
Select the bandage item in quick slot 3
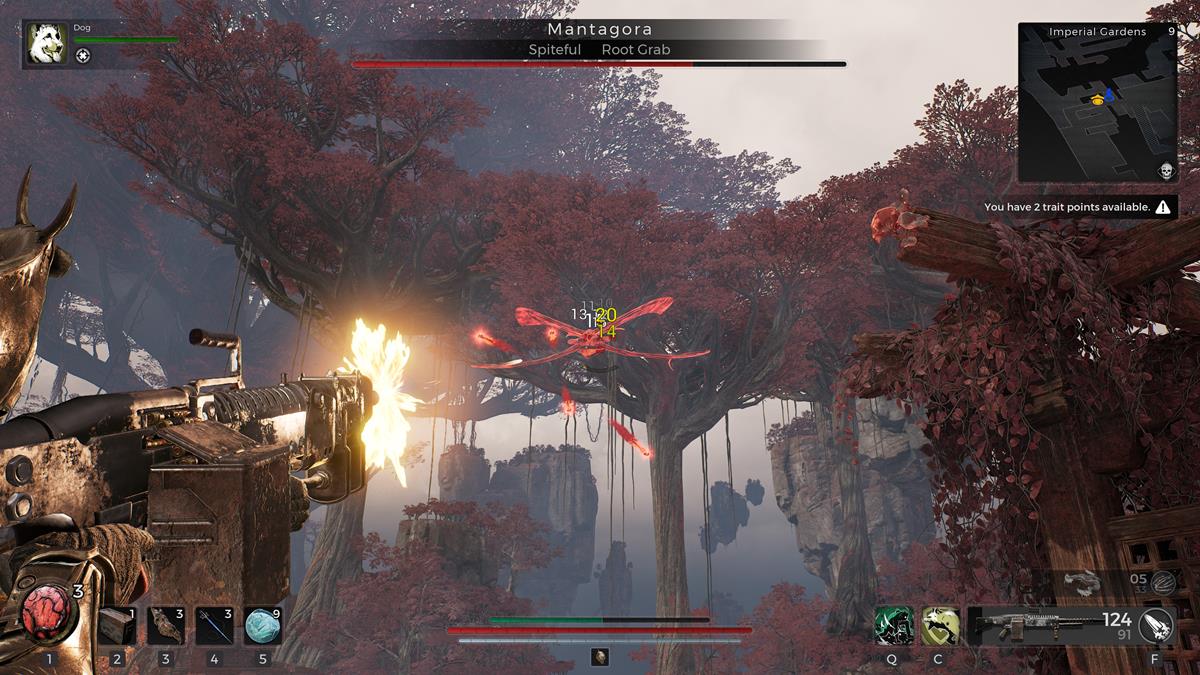click(166, 625)
